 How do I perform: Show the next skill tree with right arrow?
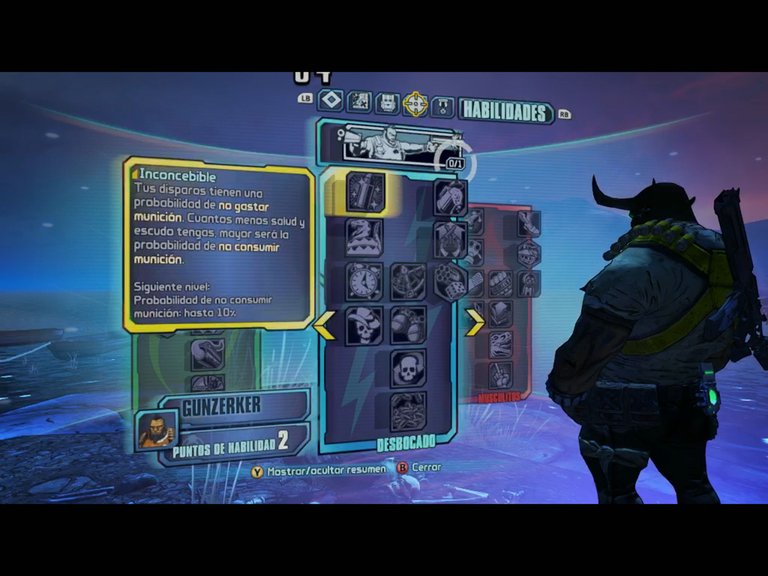[x=475, y=323]
